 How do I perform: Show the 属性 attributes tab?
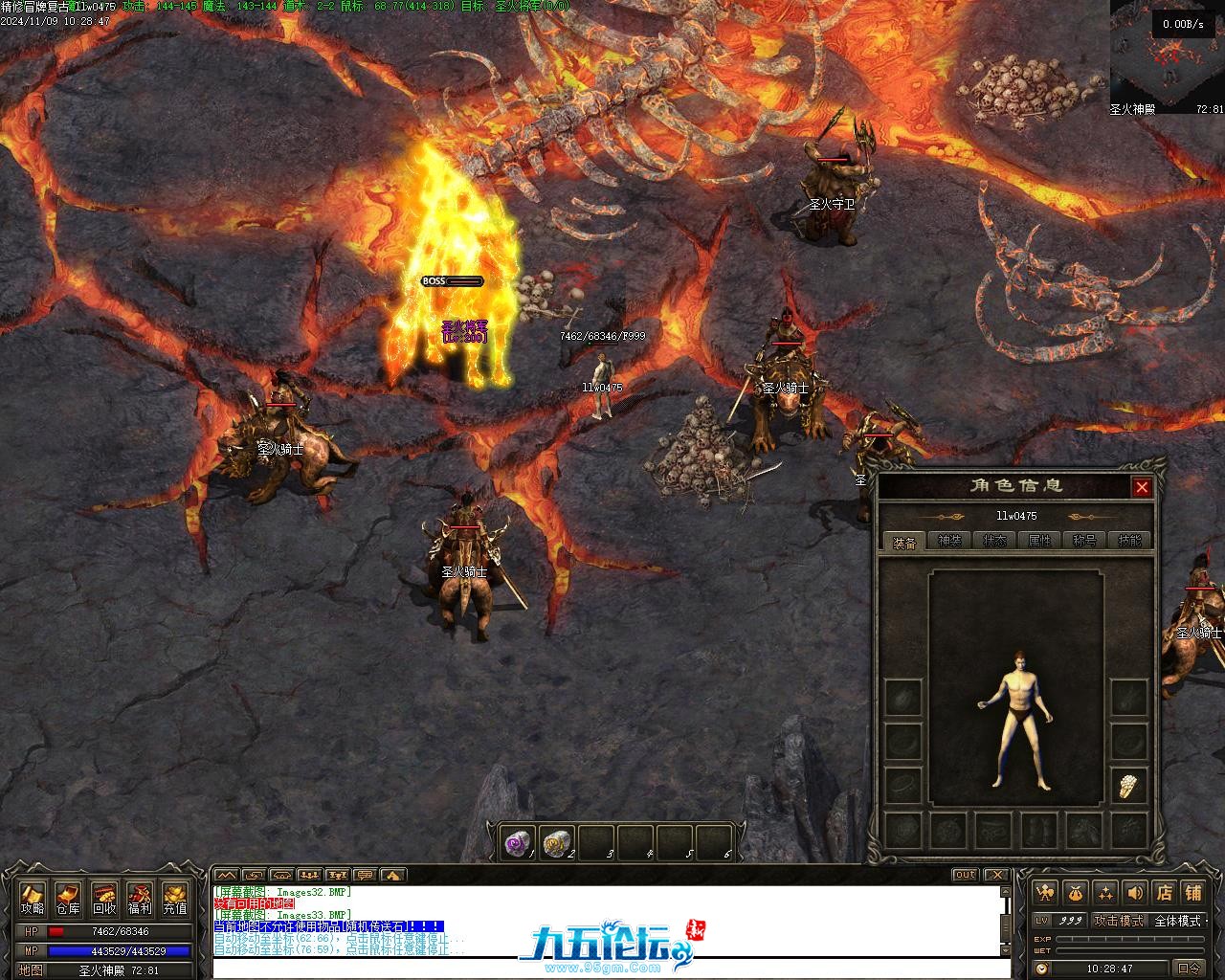[1039, 541]
